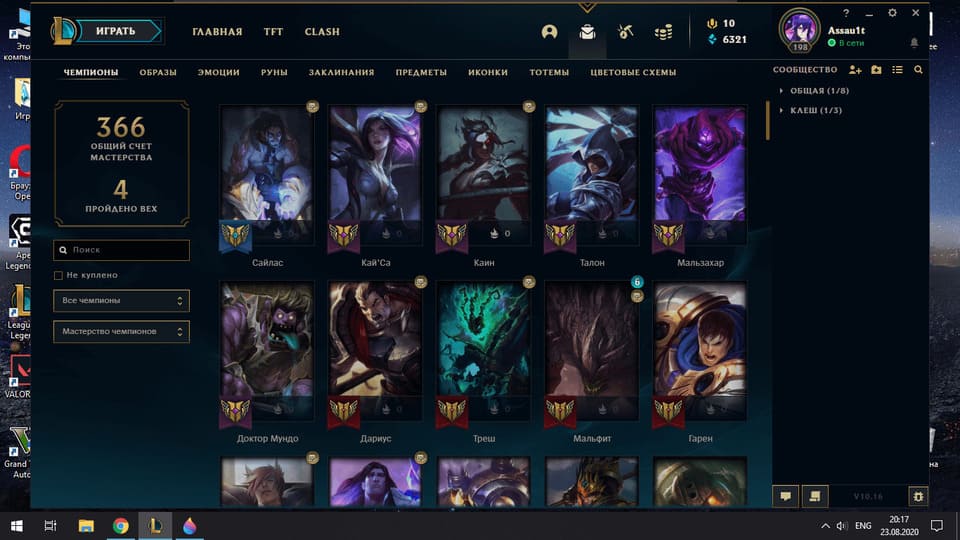Open the Assau1t profile avatar
Screen dimensions: 960x540
[799, 28]
